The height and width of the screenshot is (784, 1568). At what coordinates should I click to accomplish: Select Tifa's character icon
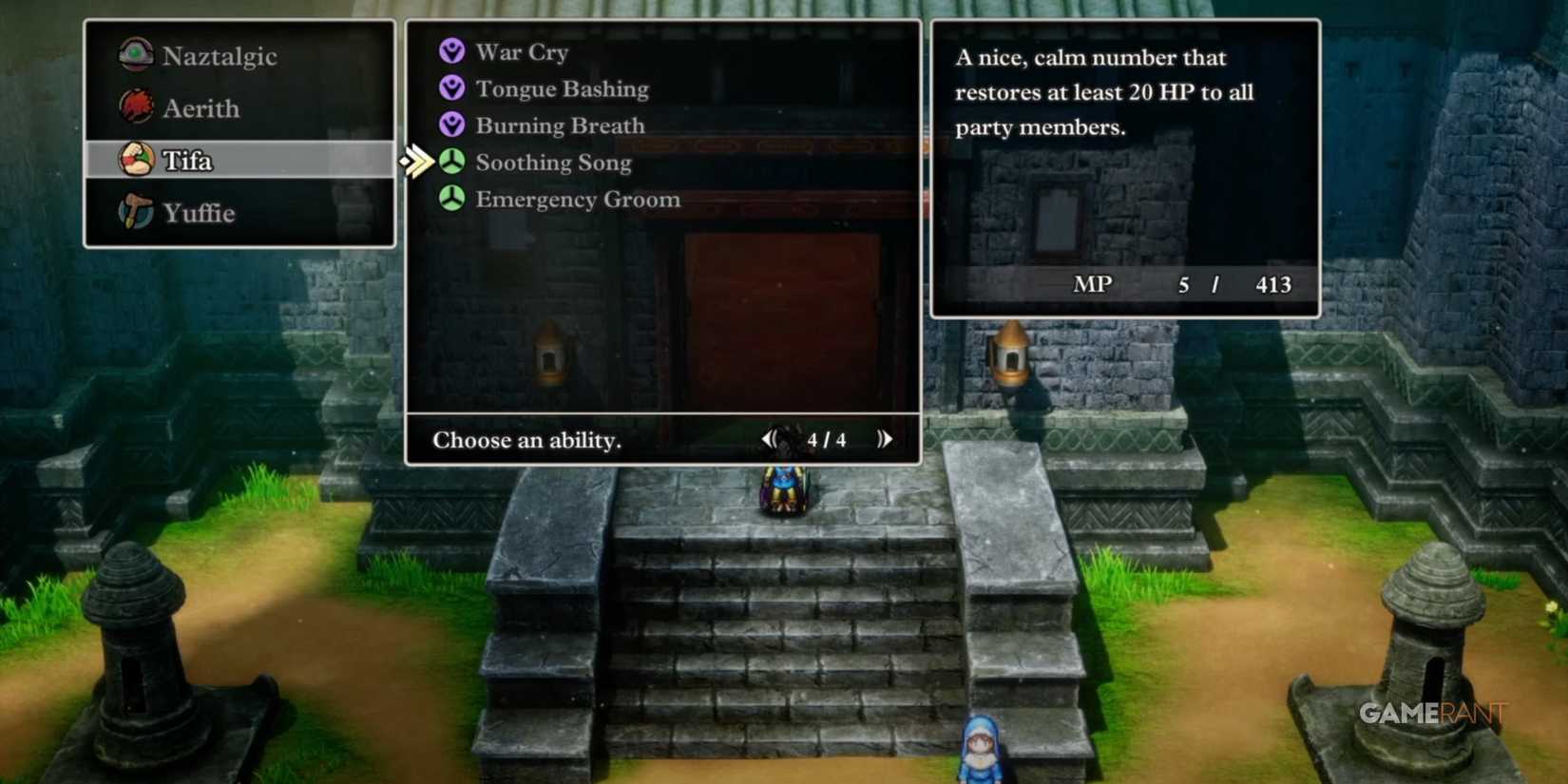136,160
